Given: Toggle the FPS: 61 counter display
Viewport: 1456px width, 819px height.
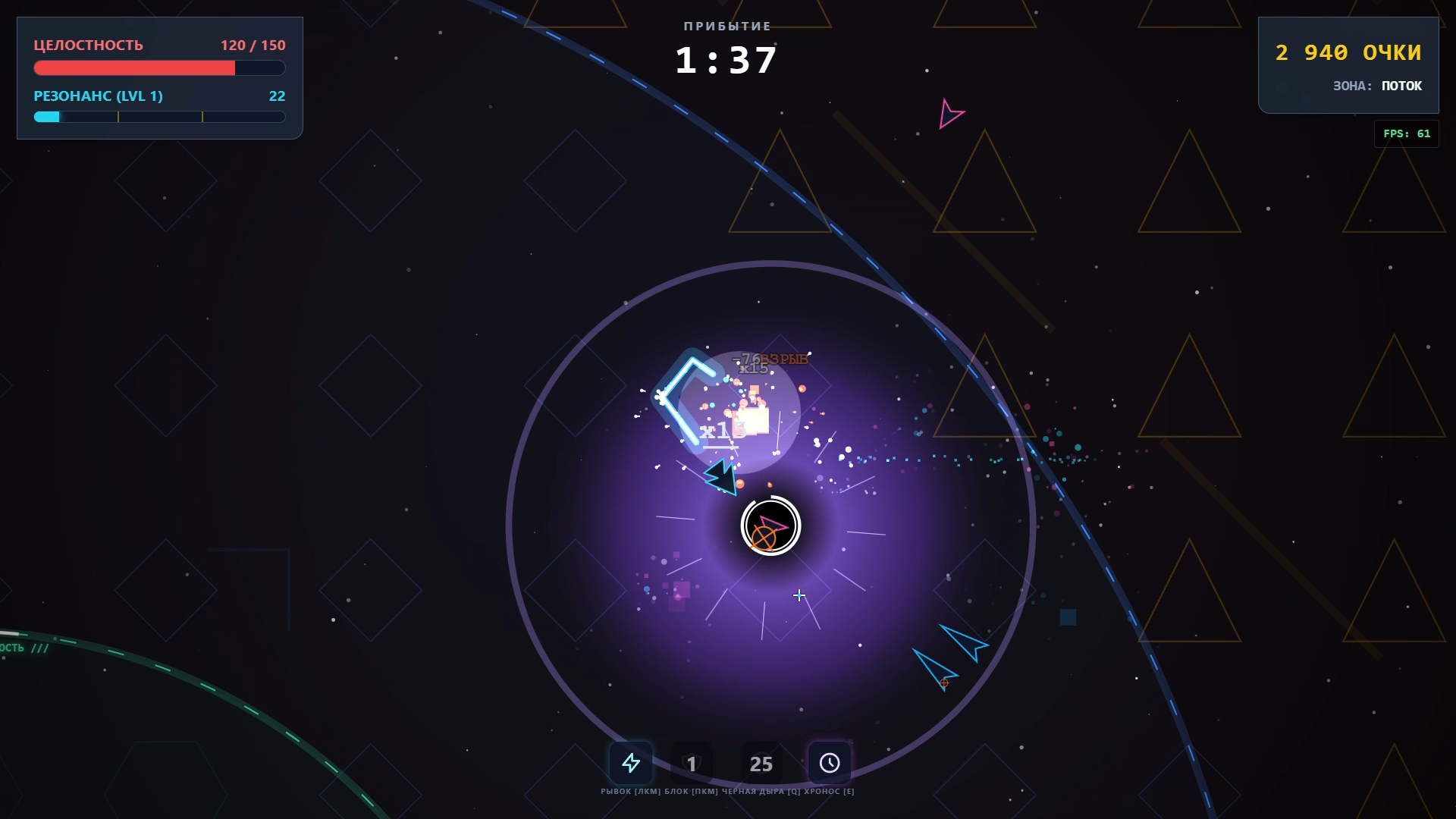Looking at the screenshot, I should click(x=1405, y=133).
